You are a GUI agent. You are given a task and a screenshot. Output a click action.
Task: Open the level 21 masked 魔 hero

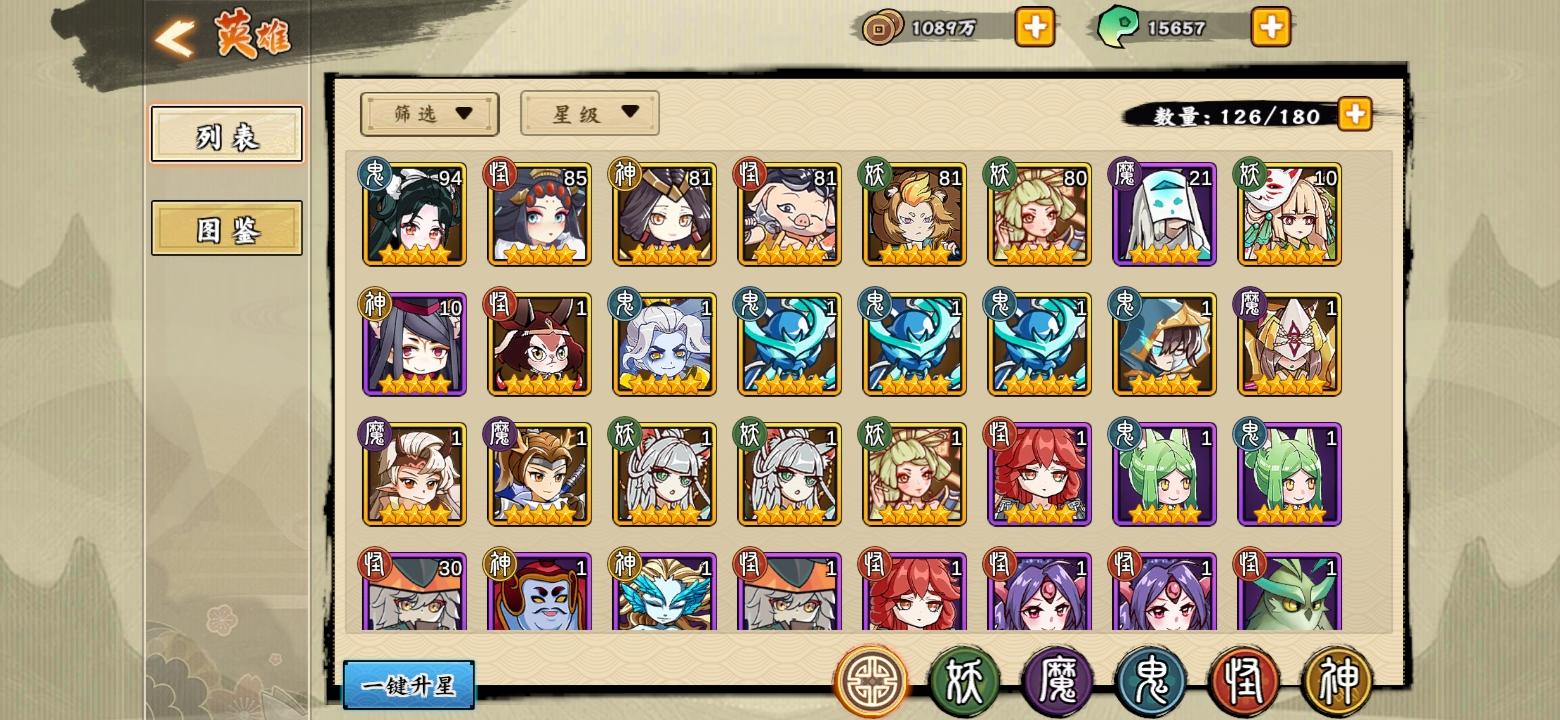click(x=1163, y=213)
